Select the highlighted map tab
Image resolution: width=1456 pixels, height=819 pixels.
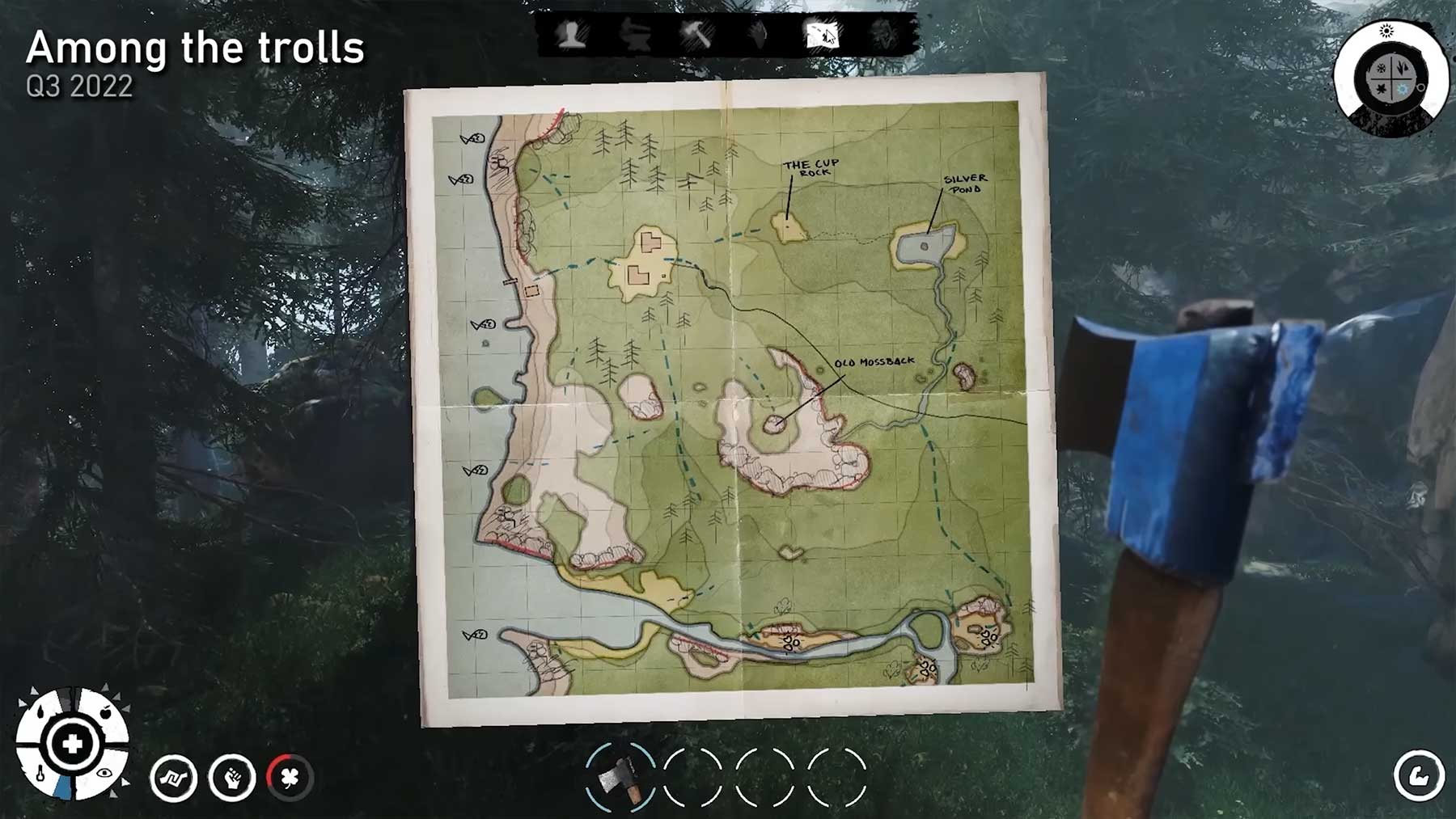[x=822, y=36]
